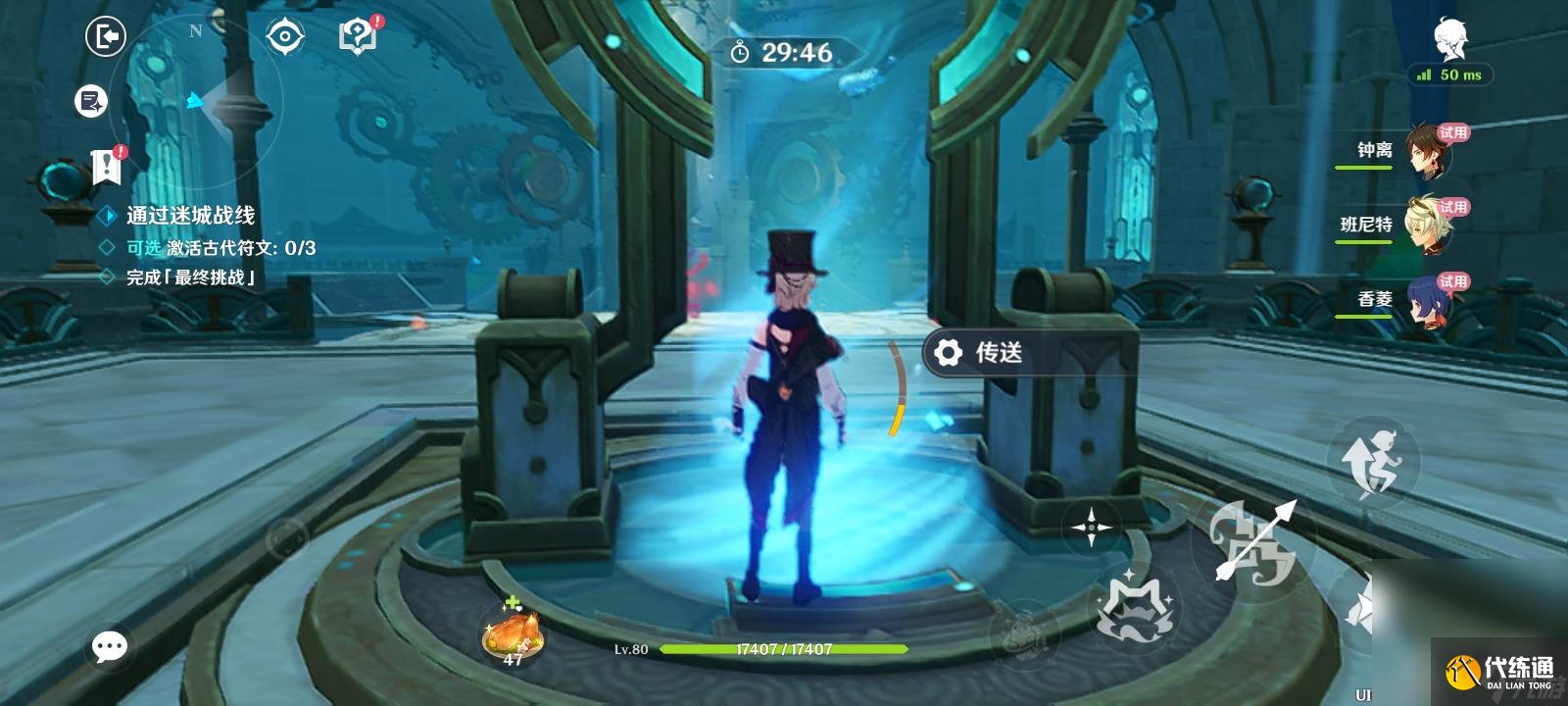Open the tutorial help book icon
This screenshot has width=1568, height=706.
pos(358,36)
